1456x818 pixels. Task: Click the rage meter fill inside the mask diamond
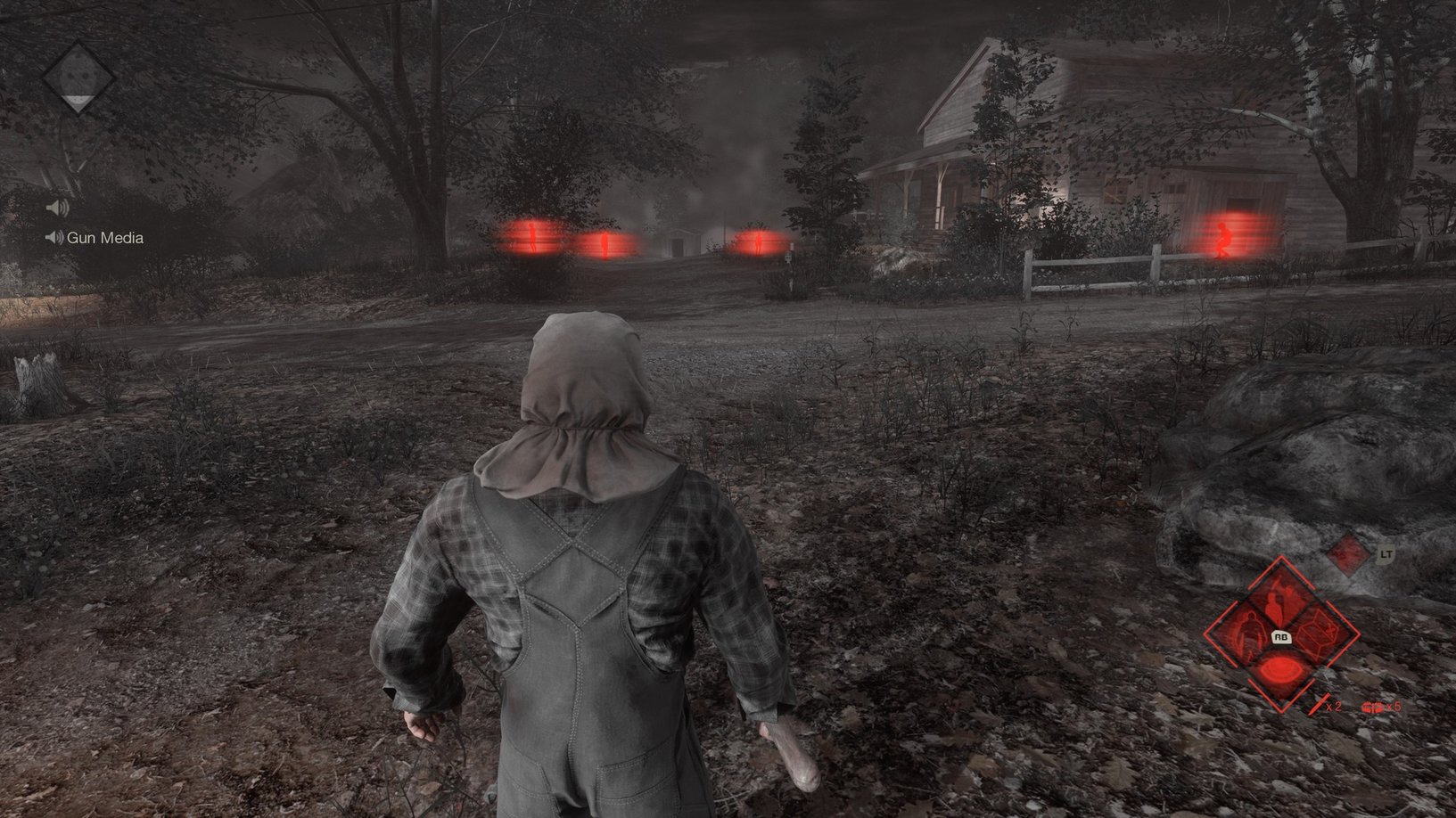78,100
